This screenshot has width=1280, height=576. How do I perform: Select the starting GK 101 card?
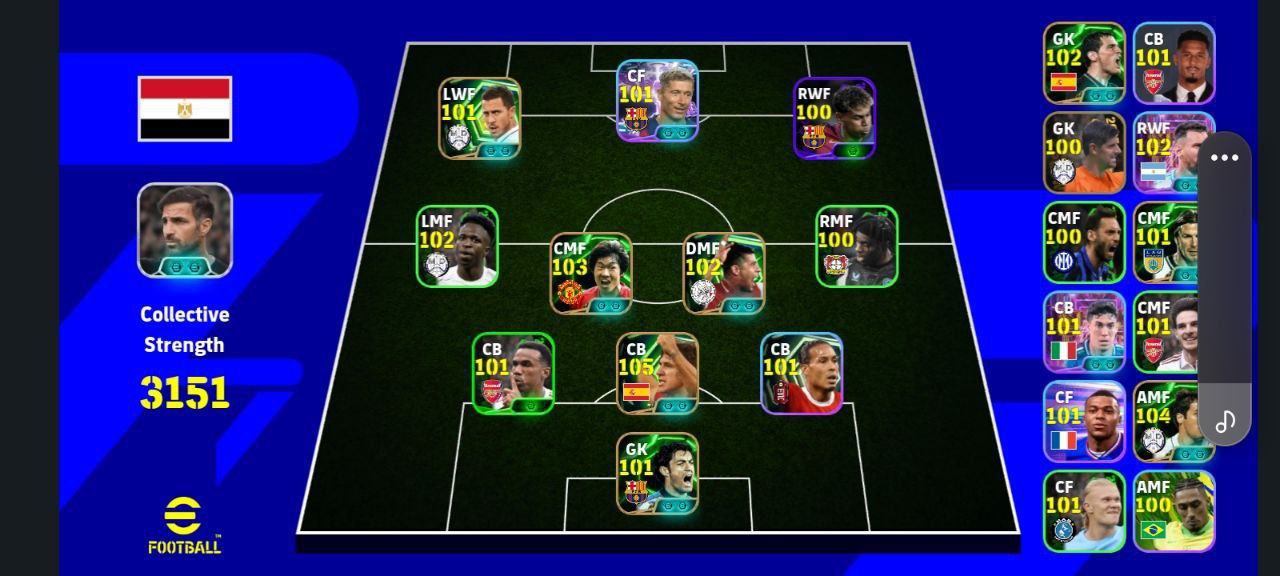(x=657, y=473)
